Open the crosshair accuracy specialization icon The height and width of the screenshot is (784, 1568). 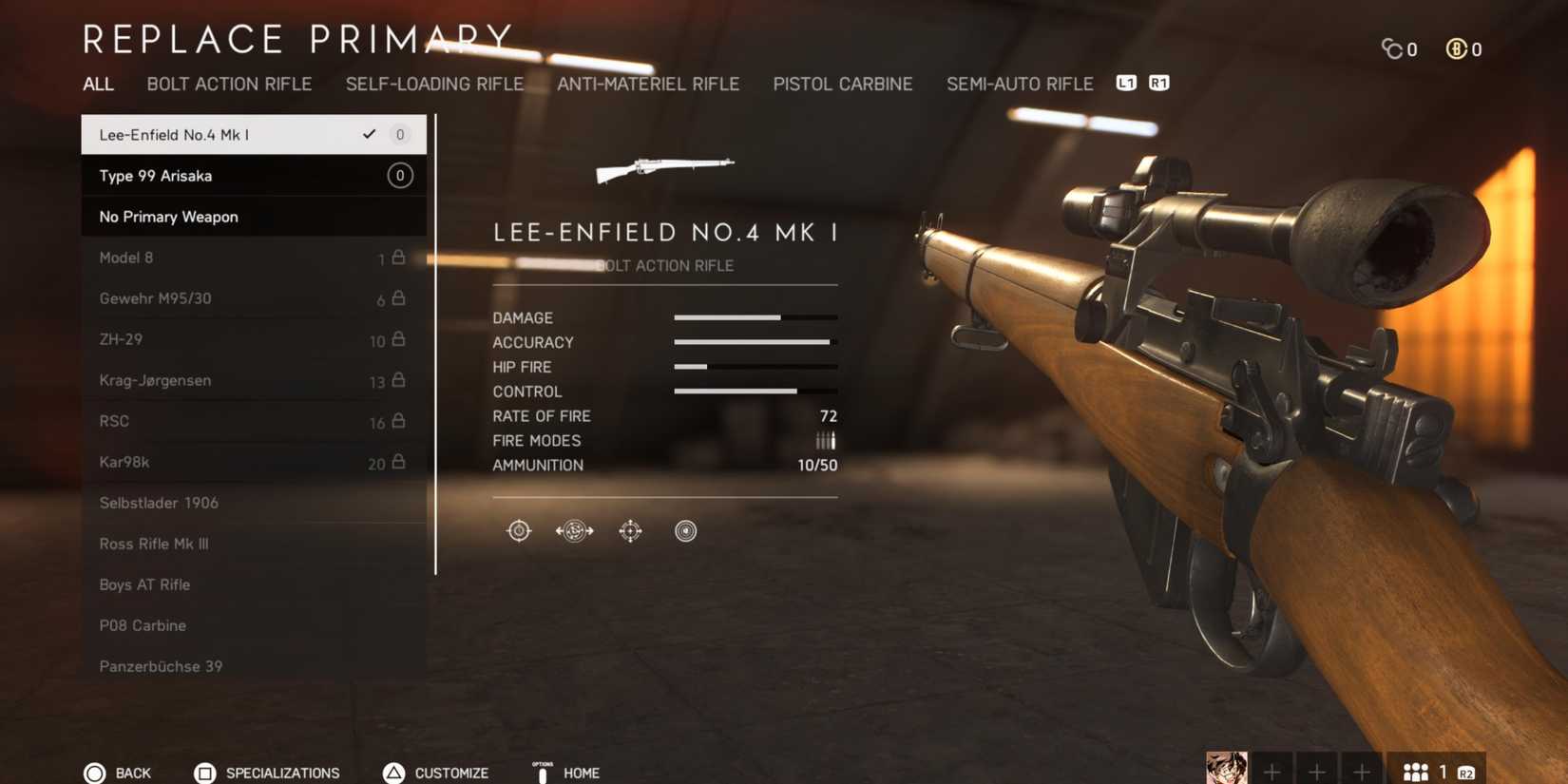629,530
